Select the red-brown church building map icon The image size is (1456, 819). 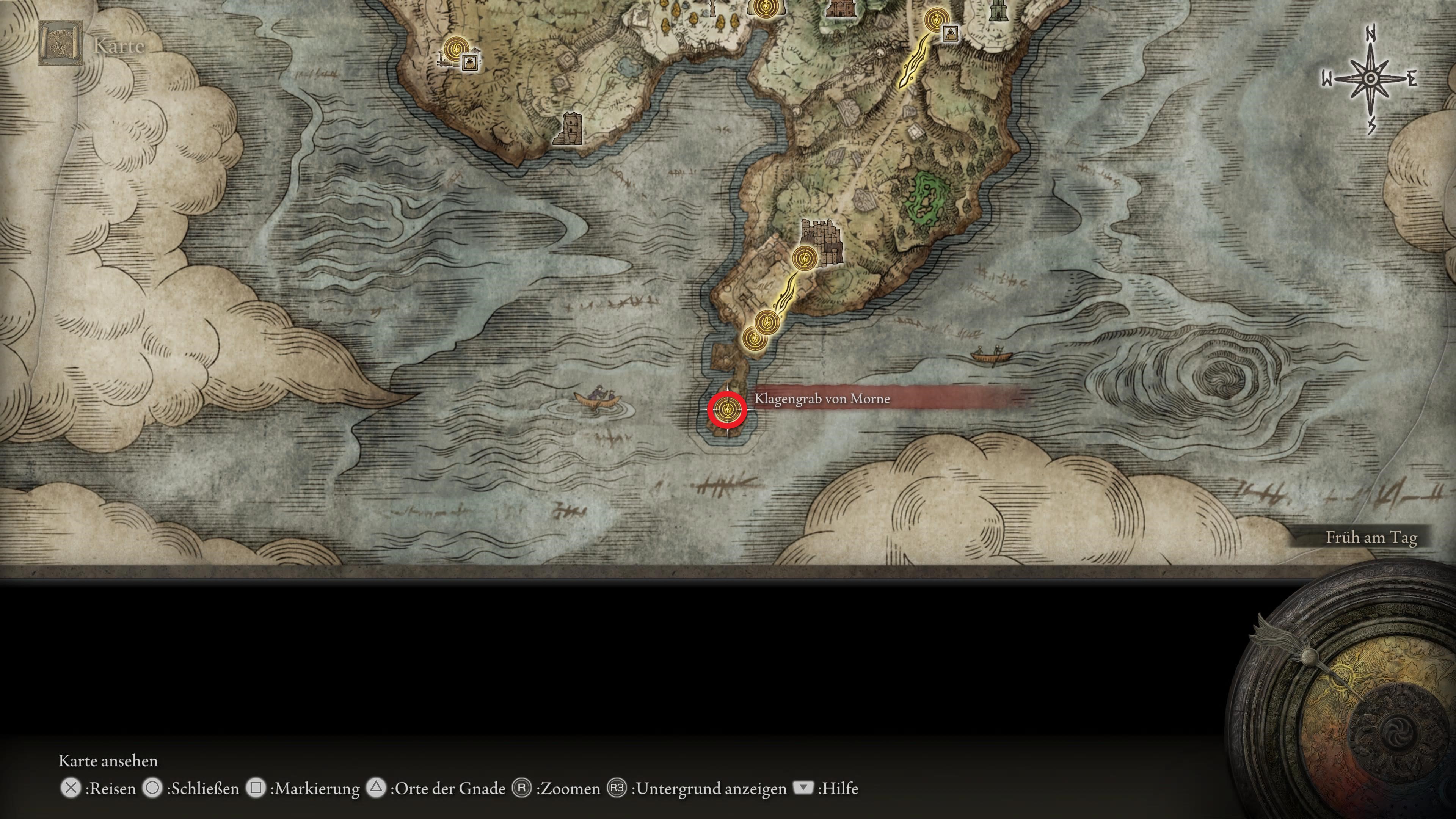tap(838, 8)
